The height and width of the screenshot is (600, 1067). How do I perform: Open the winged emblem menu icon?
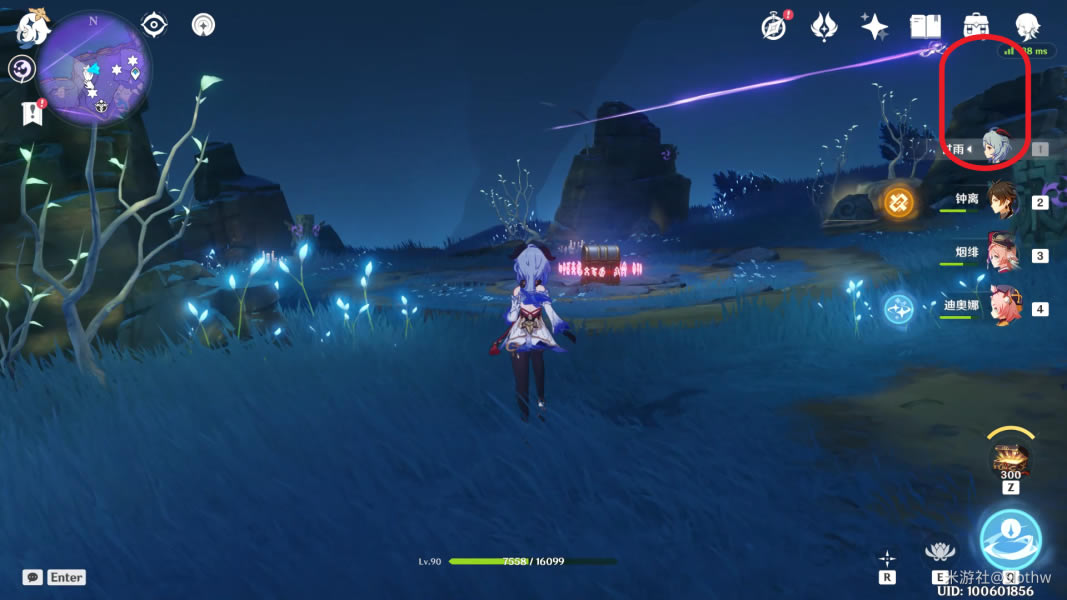click(x=824, y=27)
